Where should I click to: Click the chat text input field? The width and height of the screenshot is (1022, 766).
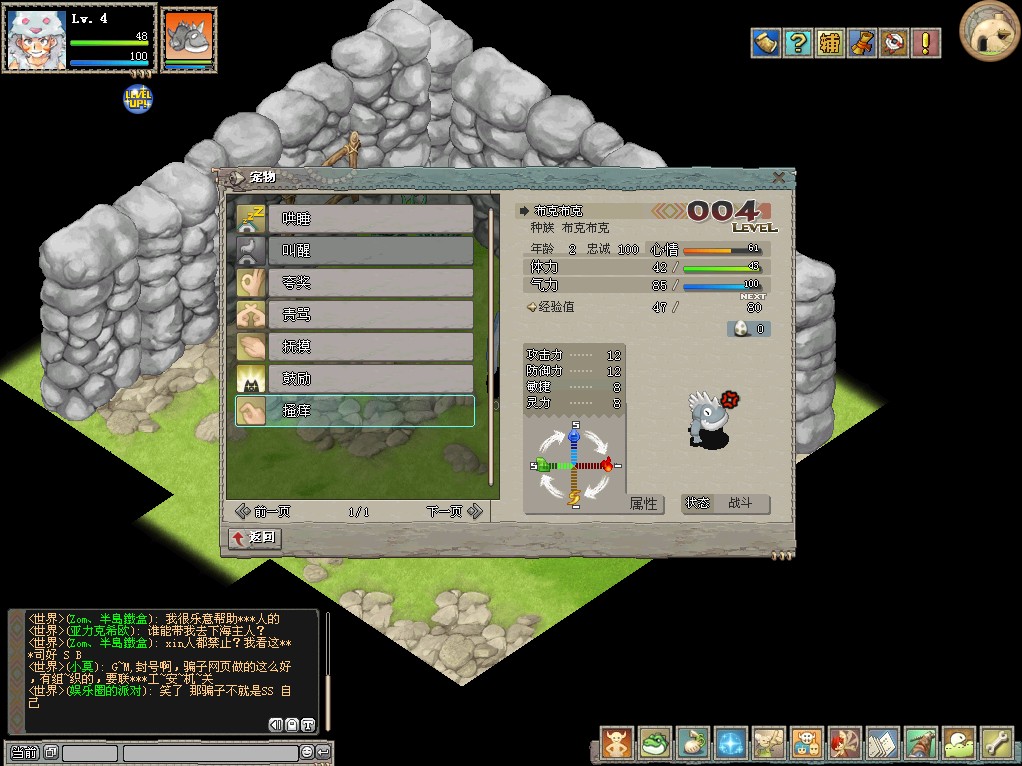coord(210,753)
